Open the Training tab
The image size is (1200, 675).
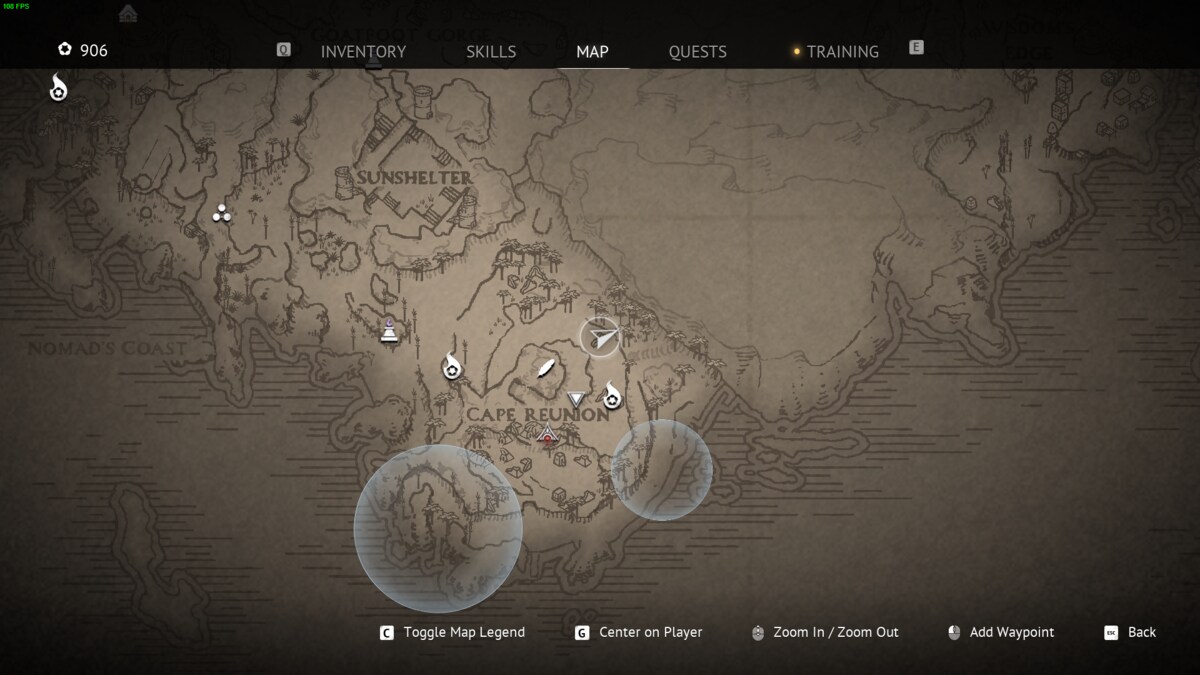[842, 52]
